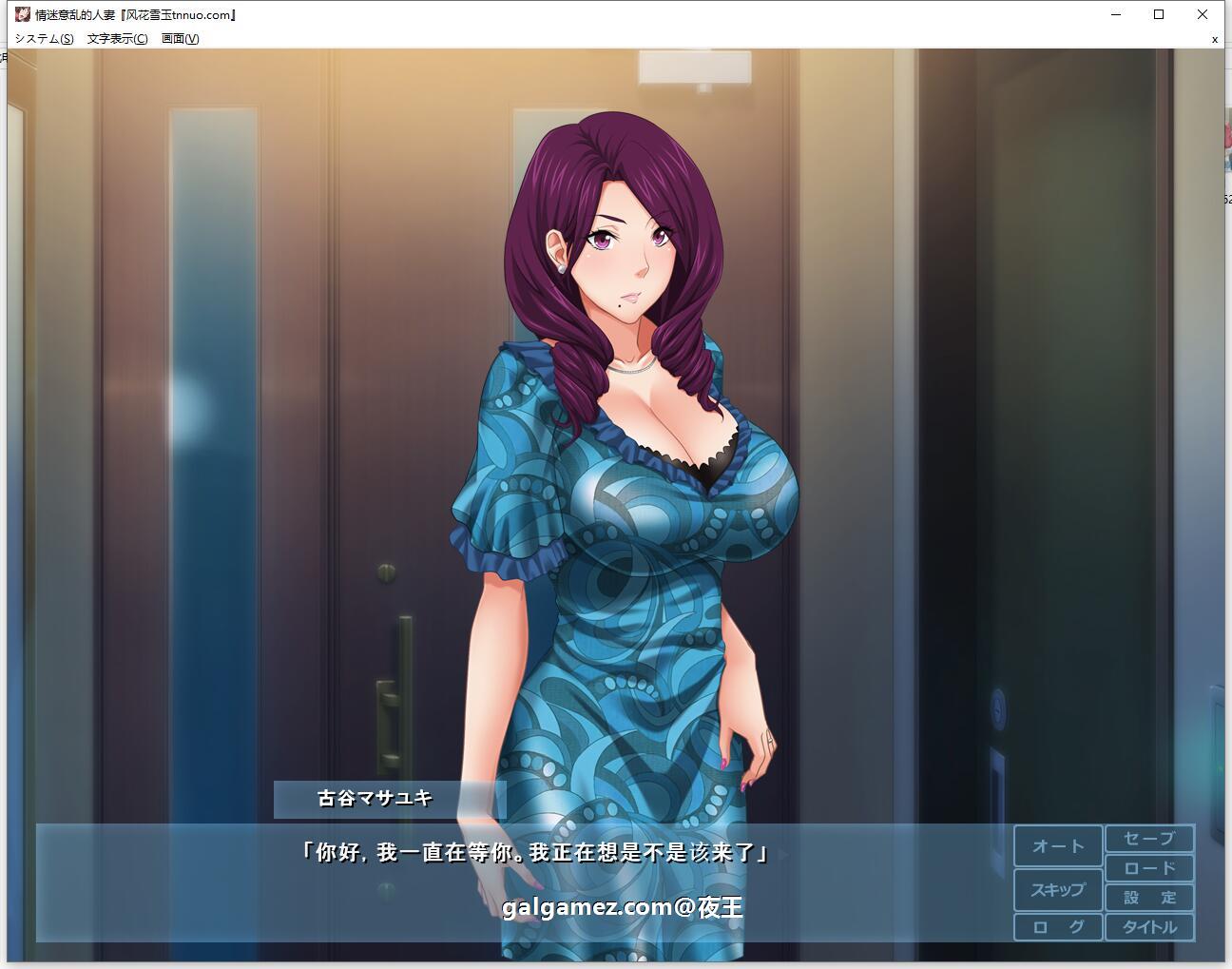Click the ロード load button
1232x969 pixels.
[x=1149, y=867]
